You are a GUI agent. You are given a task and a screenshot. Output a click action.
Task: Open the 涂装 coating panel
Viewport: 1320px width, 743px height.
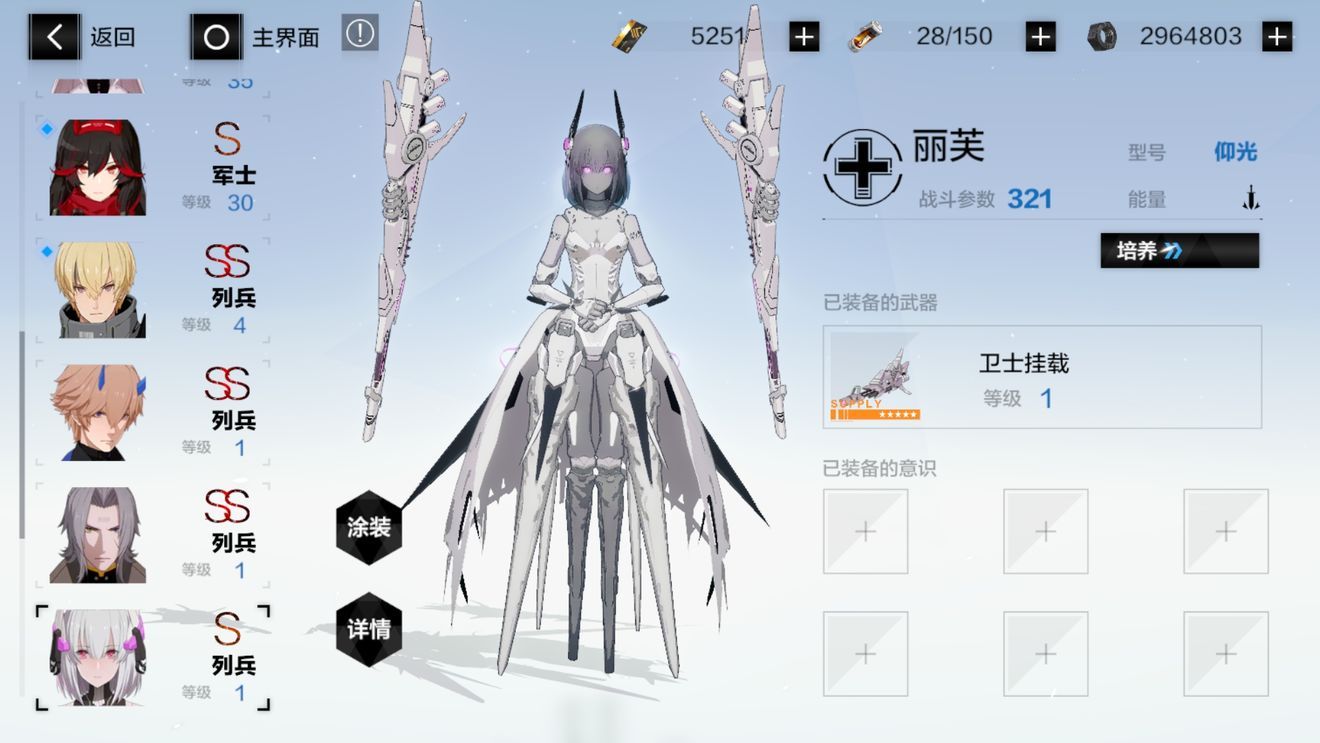pyautogui.click(x=367, y=527)
